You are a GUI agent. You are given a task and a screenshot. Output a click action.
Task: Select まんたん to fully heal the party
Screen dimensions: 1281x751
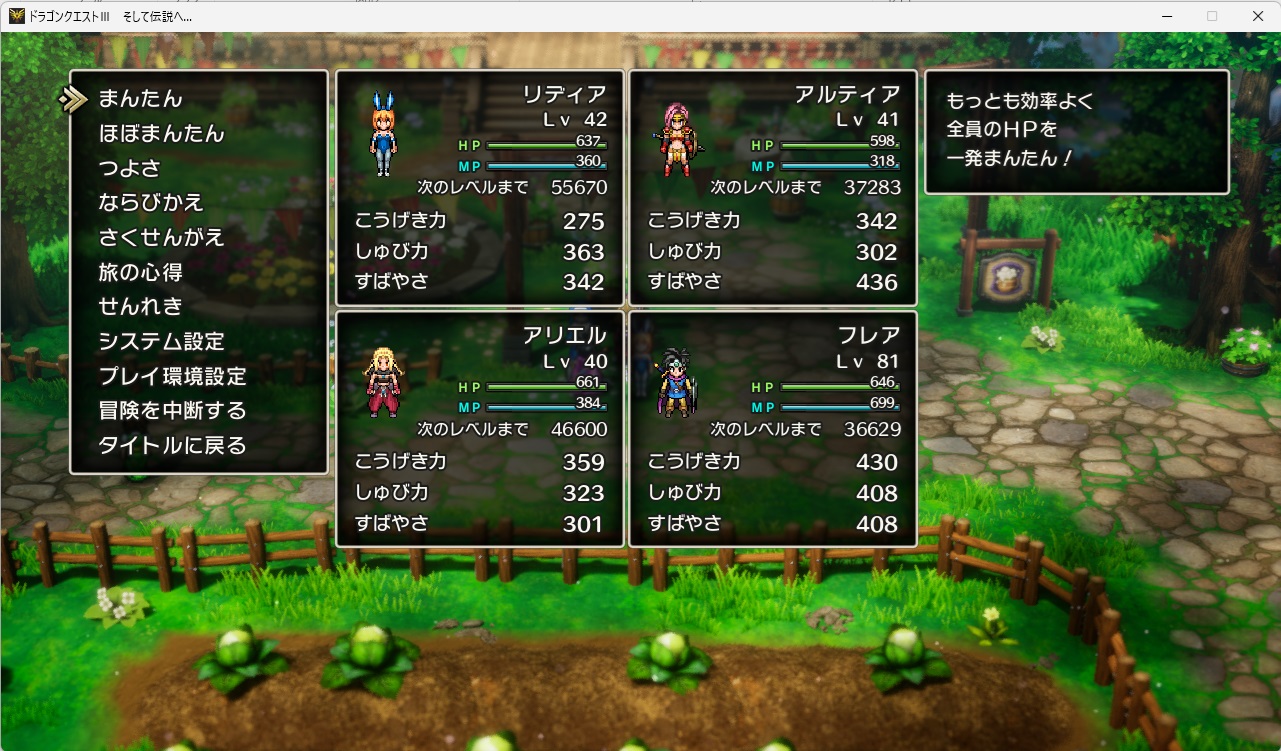point(141,99)
